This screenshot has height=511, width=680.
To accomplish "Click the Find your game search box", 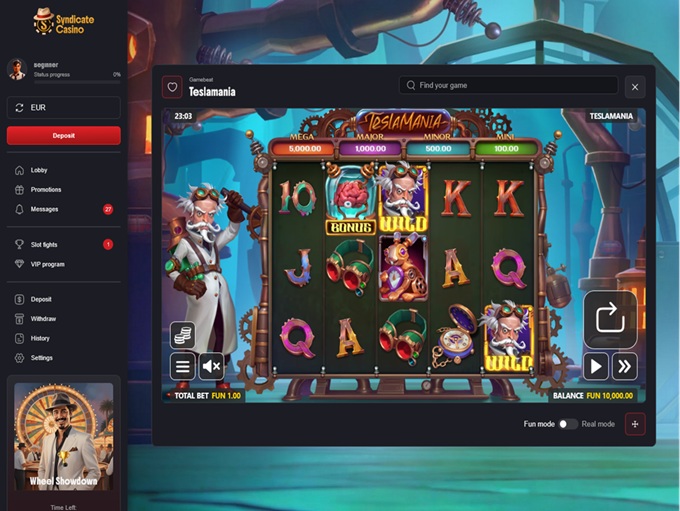I will point(508,86).
